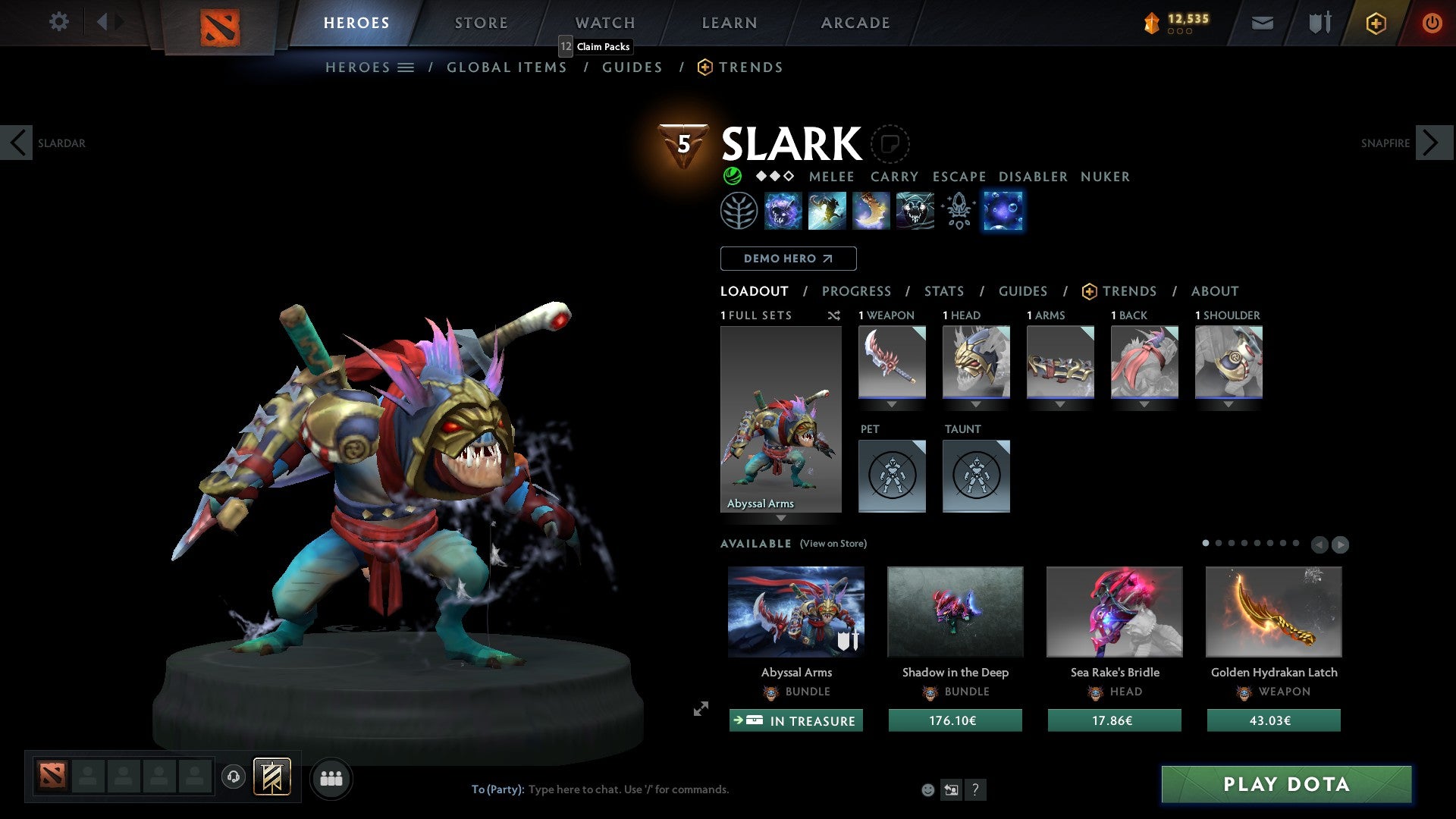Screen dimensions: 1456x819
Task: Switch to the Progress tab
Action: click(857, 291)
